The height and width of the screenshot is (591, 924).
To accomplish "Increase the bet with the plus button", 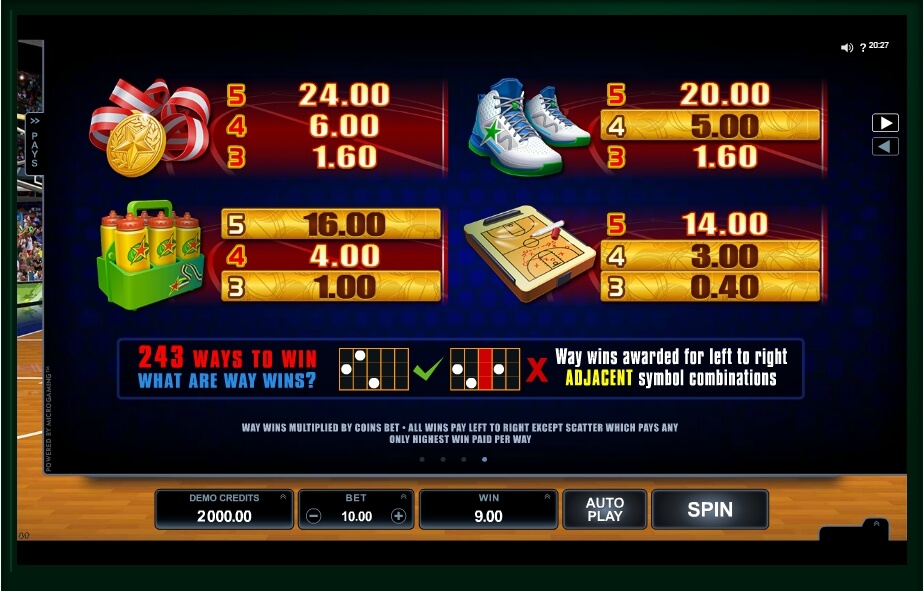I will click(398, 516).
